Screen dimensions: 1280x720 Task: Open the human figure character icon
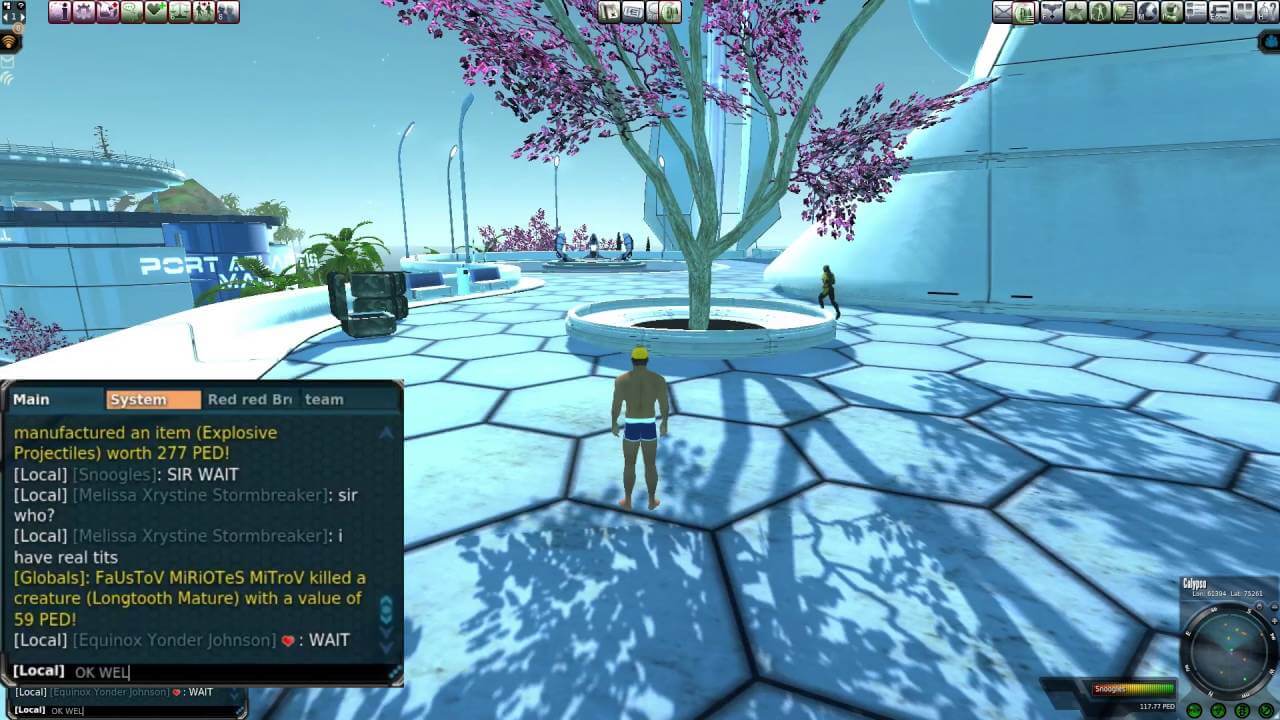coord(1100,12)
